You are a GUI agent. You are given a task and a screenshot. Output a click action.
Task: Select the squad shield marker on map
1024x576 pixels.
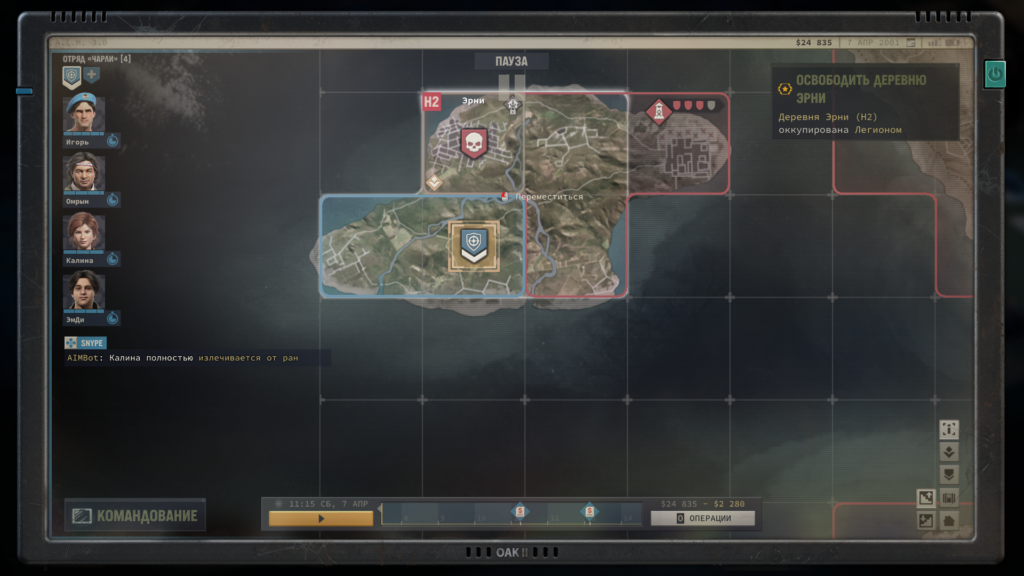(x=474, y=245)
